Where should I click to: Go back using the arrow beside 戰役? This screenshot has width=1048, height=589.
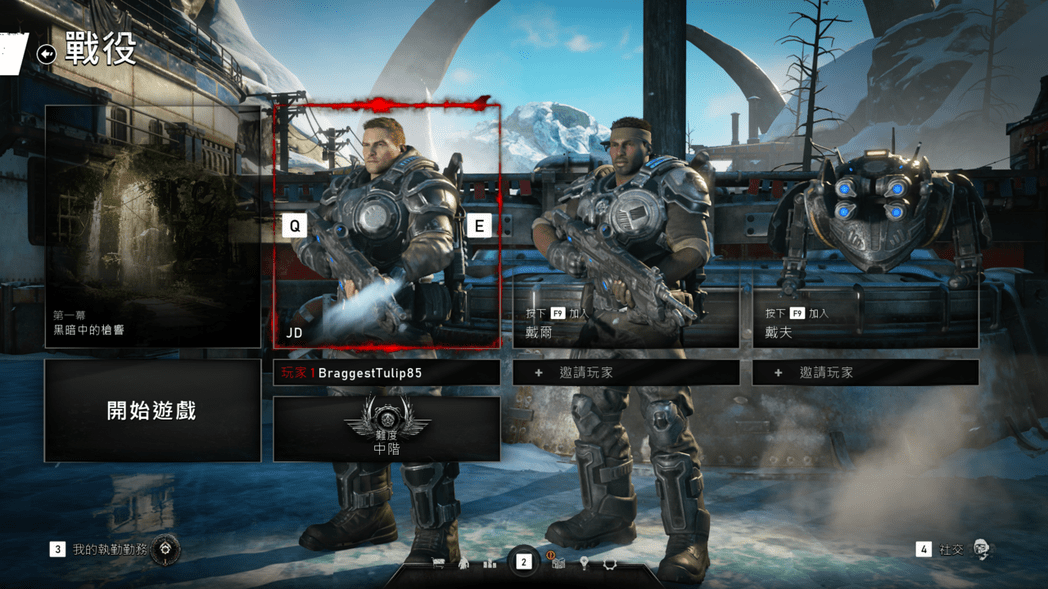point(46,54)
